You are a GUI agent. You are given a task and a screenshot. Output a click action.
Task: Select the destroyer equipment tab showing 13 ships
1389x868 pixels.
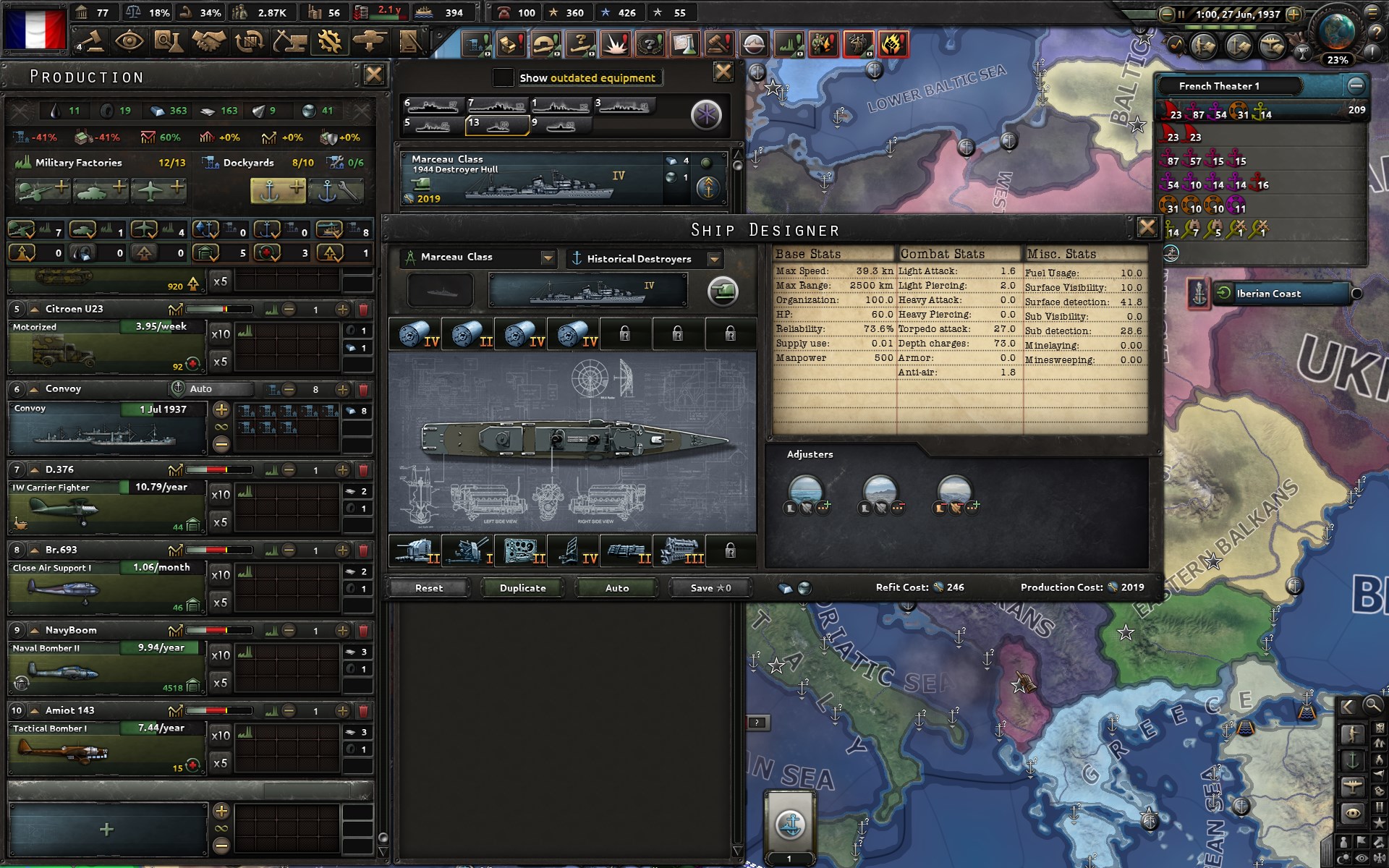coord(496,123)
